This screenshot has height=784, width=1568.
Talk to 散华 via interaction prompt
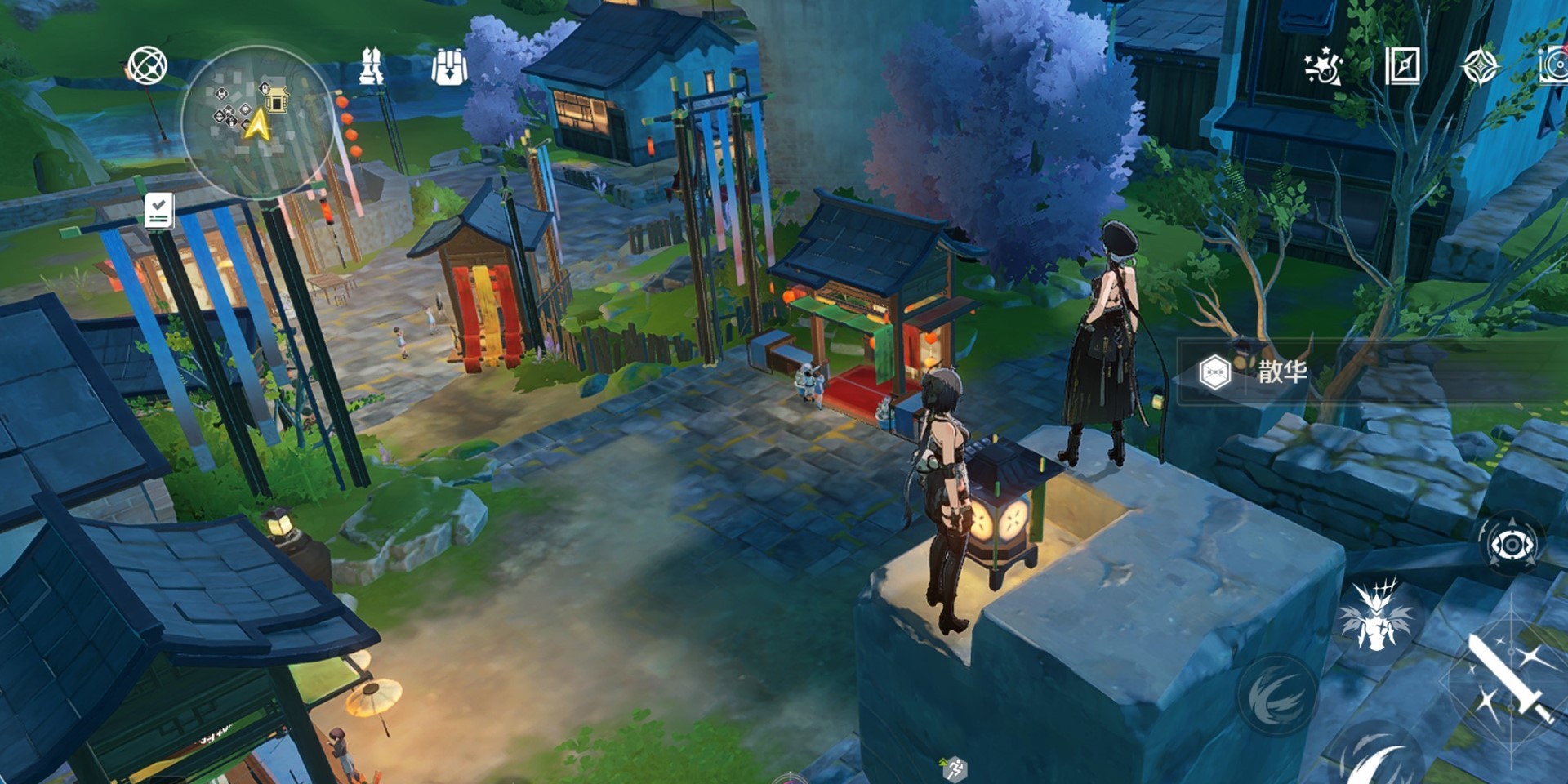[1281, 372]
